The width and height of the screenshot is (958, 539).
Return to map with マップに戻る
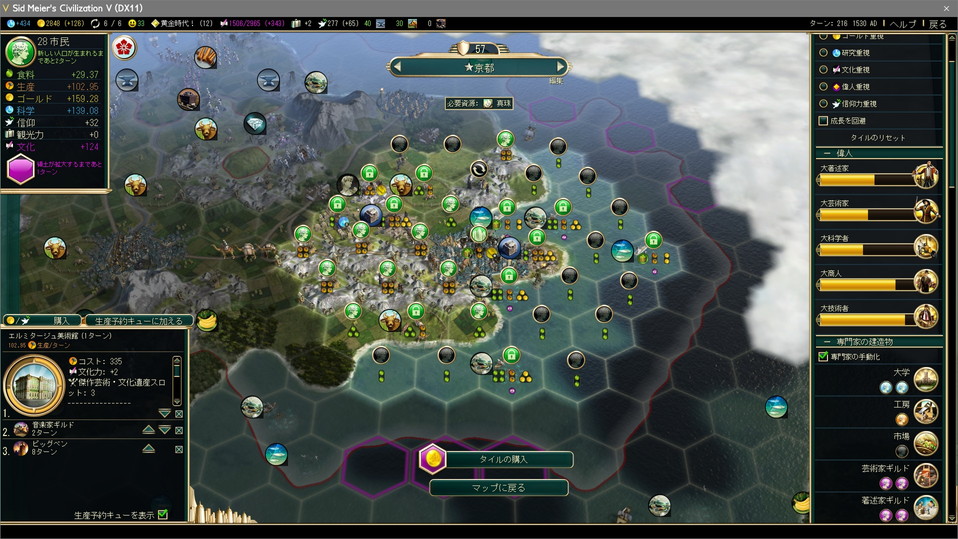point(498,488)
